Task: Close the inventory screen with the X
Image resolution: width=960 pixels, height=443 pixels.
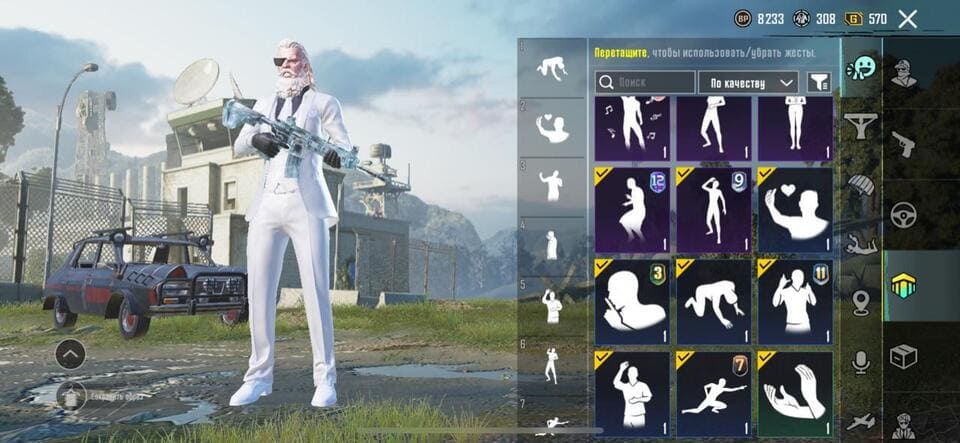Action: 907,18
